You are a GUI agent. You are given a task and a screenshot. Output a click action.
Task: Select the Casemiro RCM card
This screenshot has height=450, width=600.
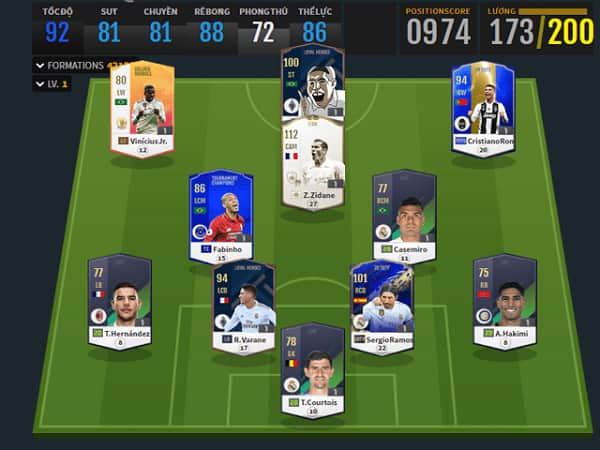pyautogui.click(x=404, y=214)
